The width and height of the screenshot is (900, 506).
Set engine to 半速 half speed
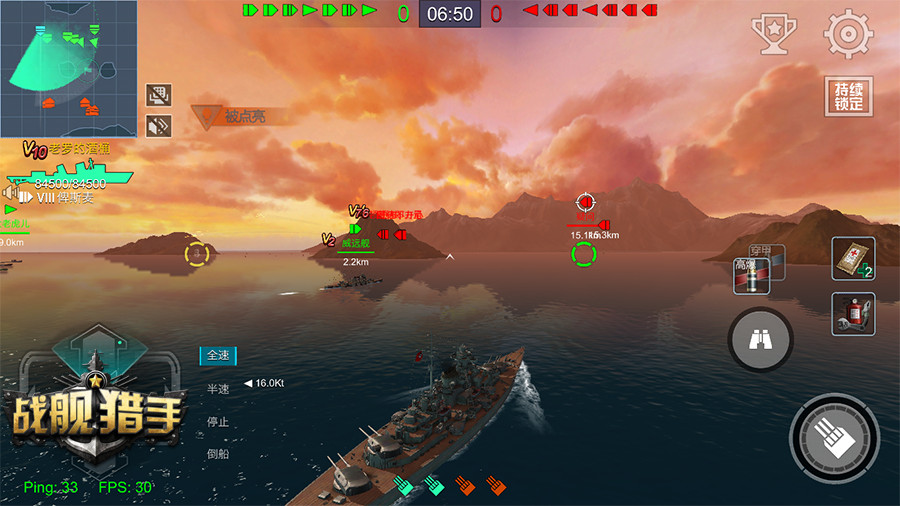[x=218, y=388]
